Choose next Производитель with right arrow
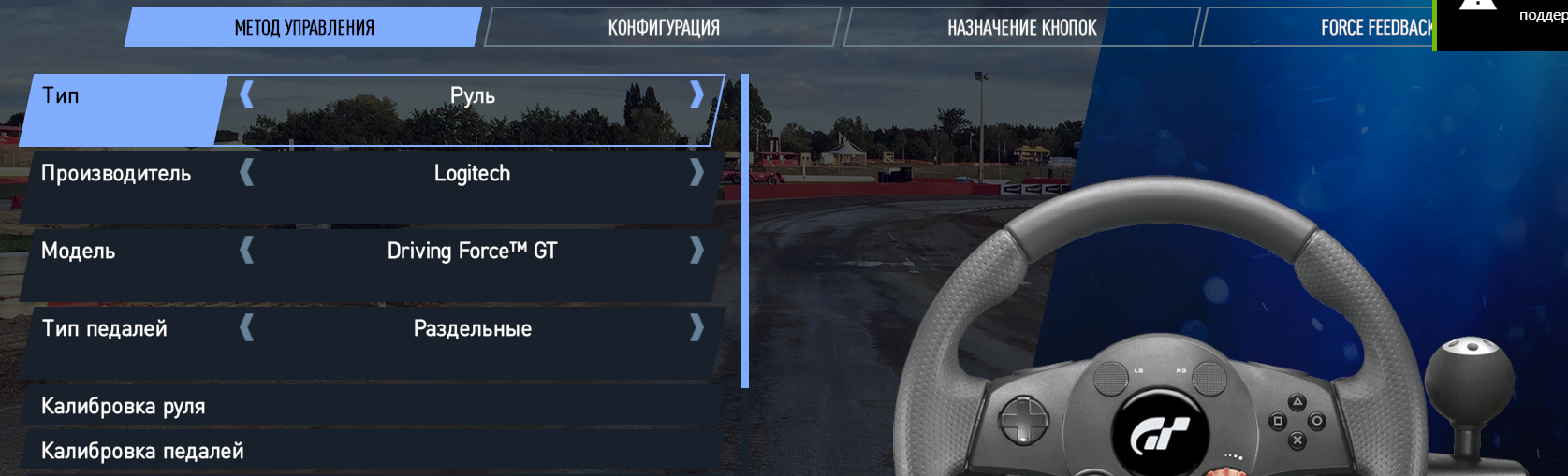1568x476 pixels. pyautogui.click(x=696, y=172)
